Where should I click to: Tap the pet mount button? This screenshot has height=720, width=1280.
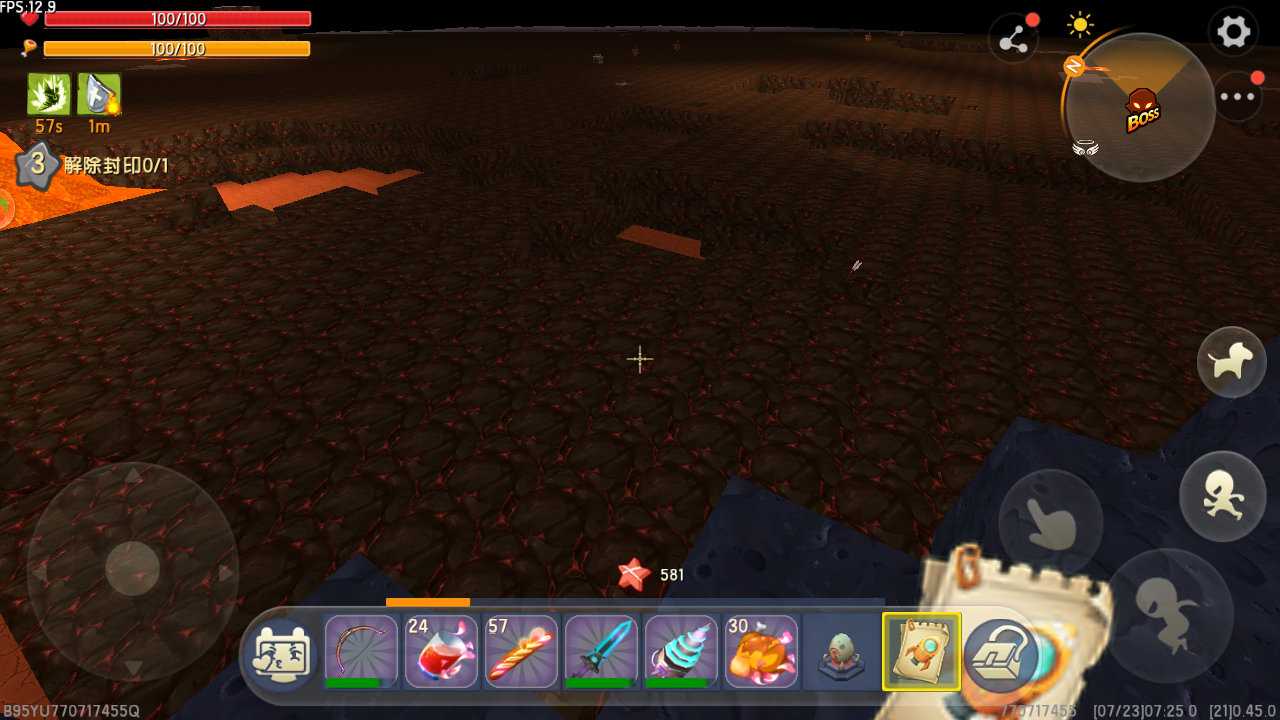pyautogui.click(x=1231, y=362)
